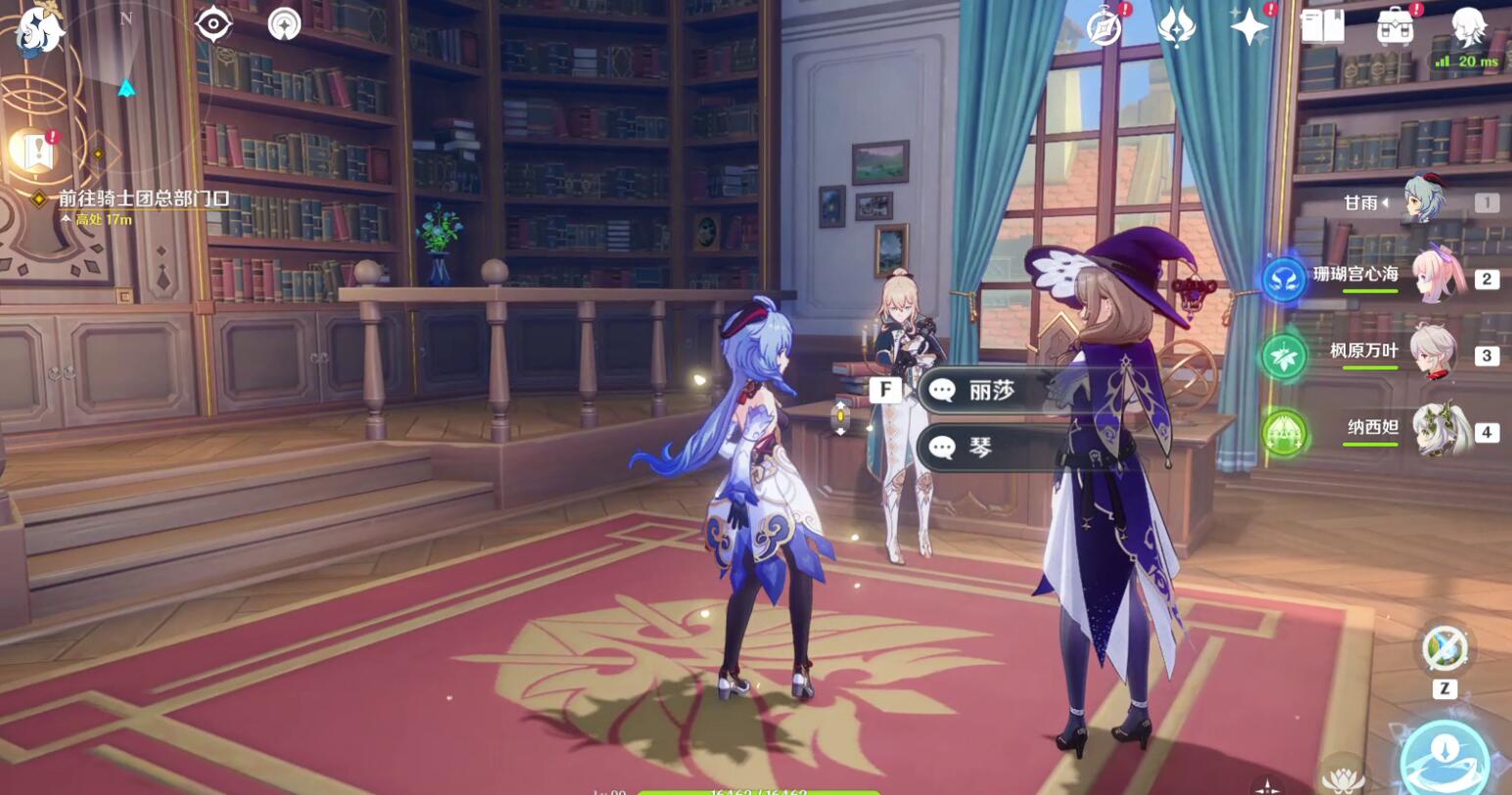Choose the 丽莎 talk option
The width and height of the screenshot is (1512, 795).
(991, 391)
